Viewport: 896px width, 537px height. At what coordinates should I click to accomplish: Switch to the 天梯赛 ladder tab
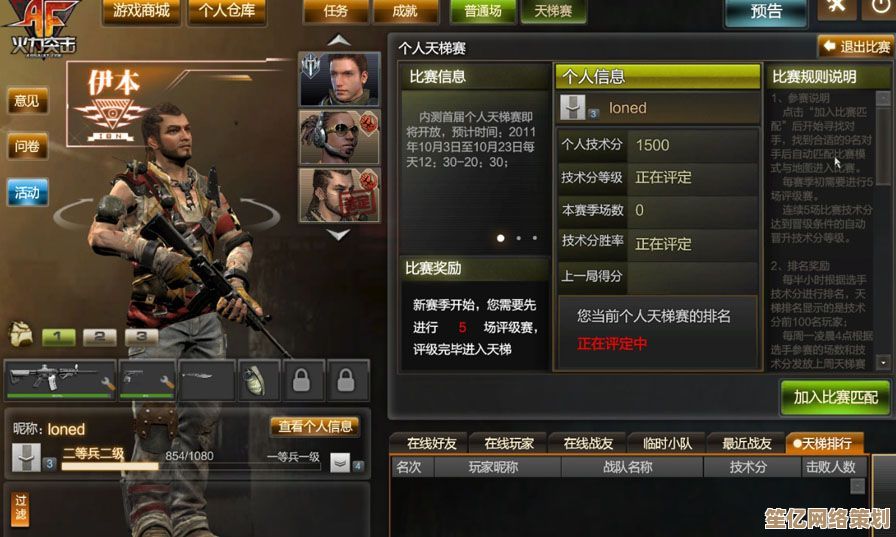553,12
